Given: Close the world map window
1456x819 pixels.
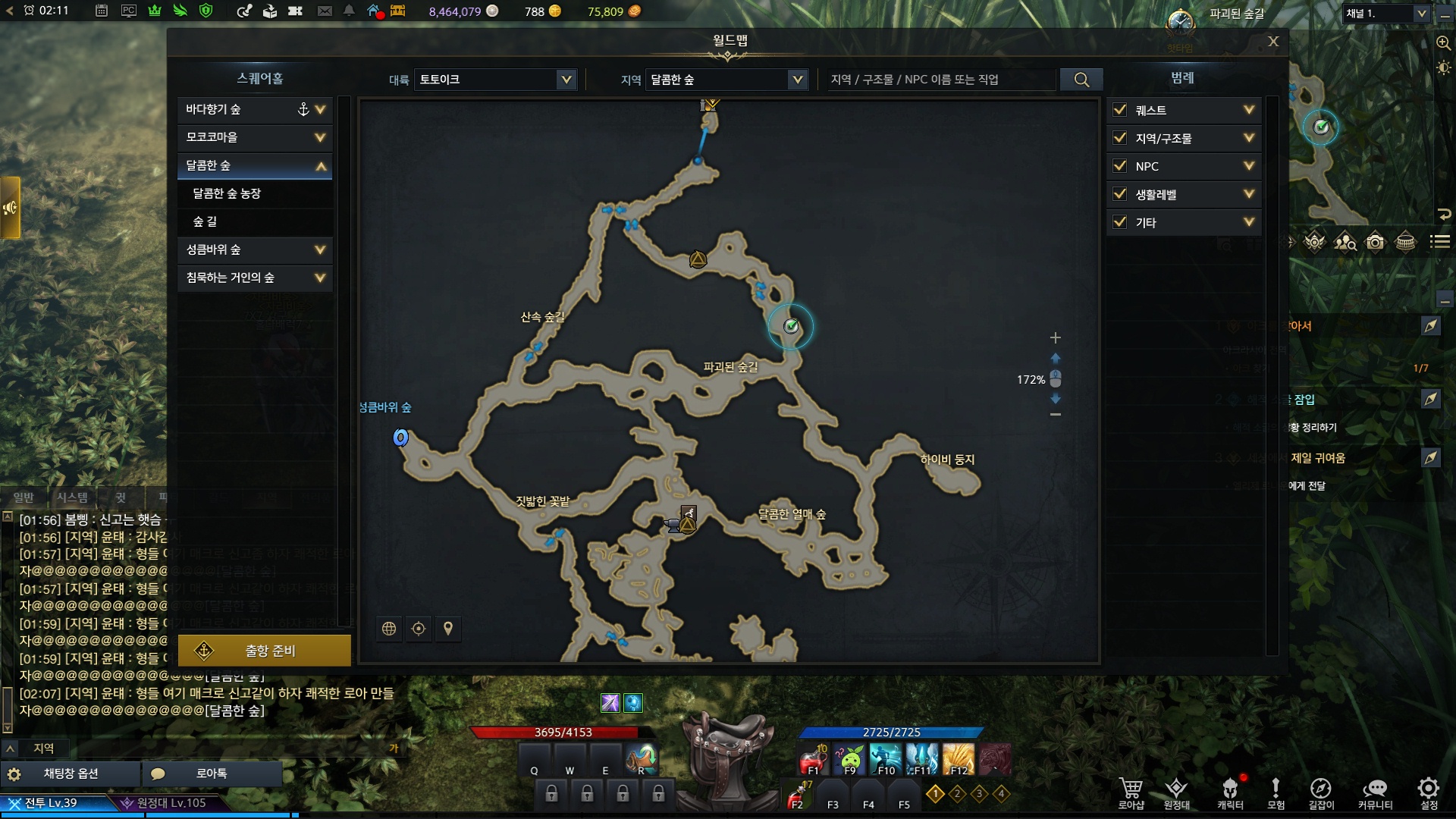Looking at the screenshot, I should coord(1273,42).
